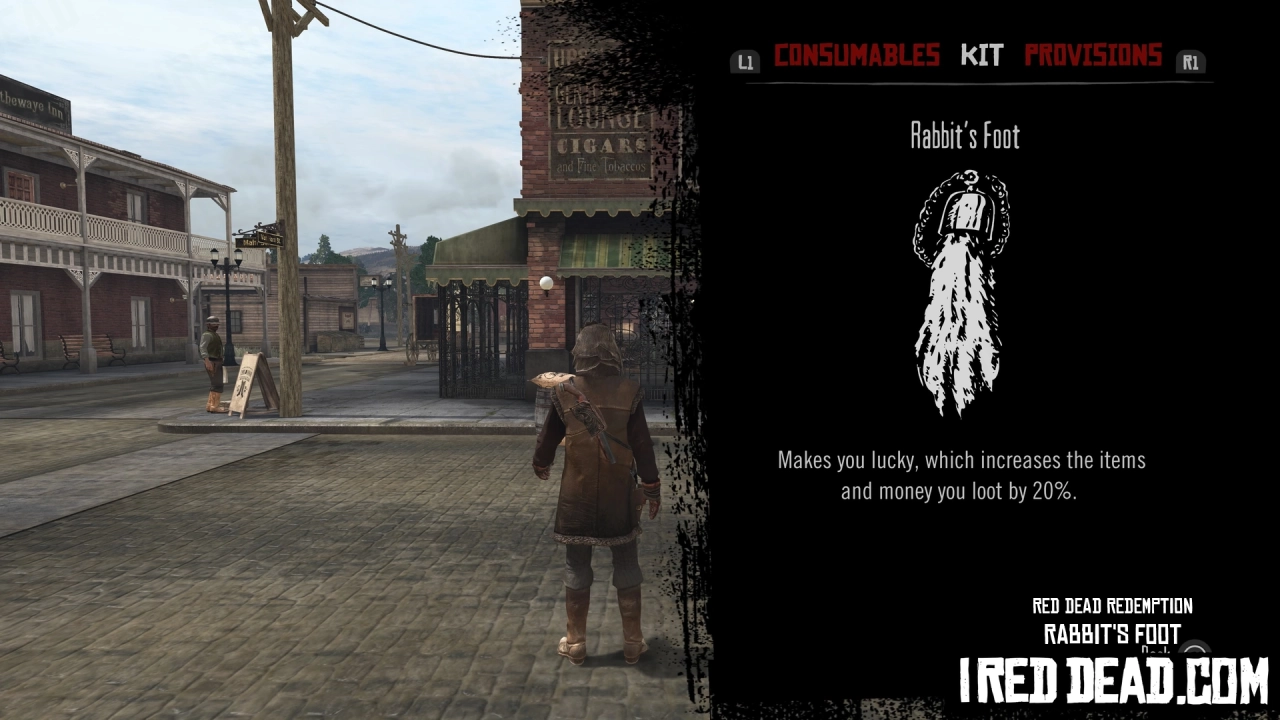1280x720 pixels.
Task: Click the Back button label
Action: click(x=1157, y=650)
